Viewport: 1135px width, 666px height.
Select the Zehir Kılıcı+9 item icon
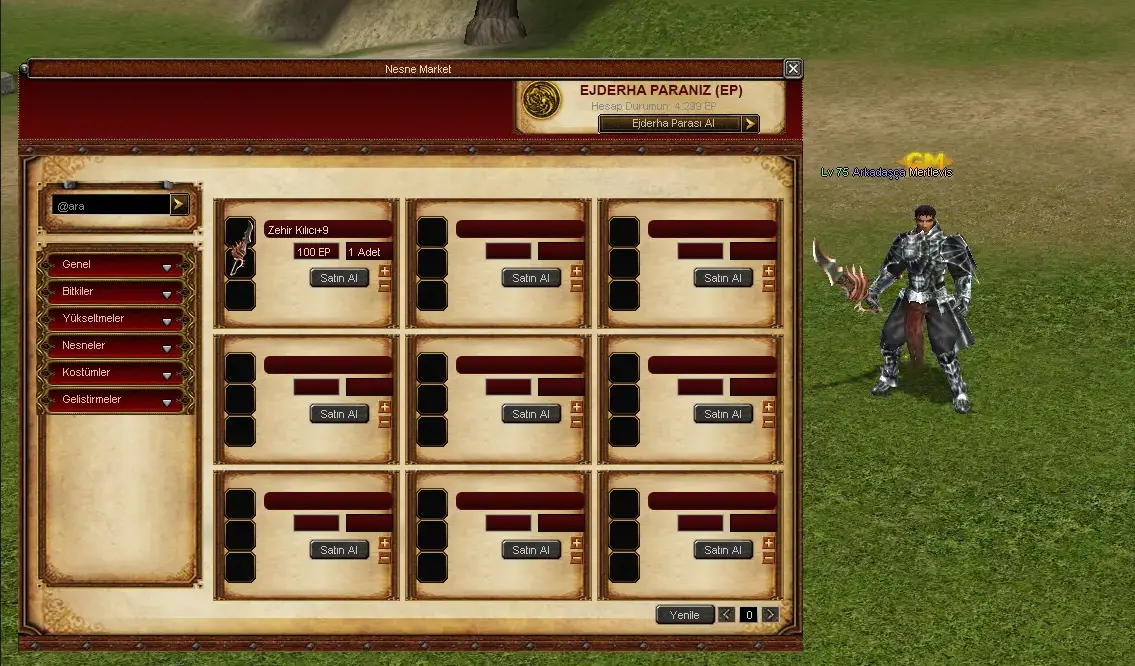240,248
